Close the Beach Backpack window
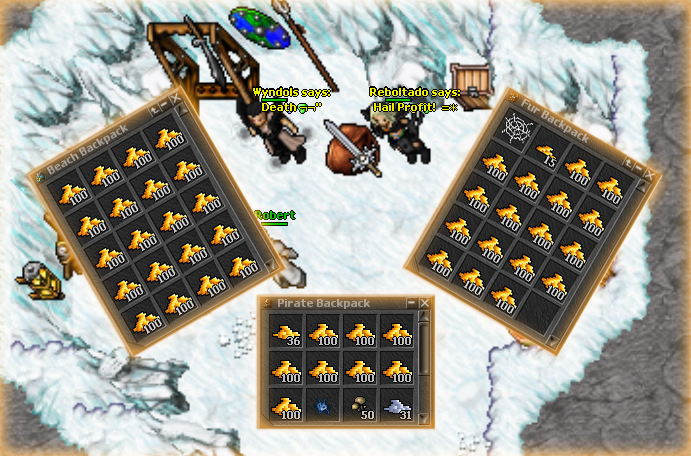 (x=173, y=98)
